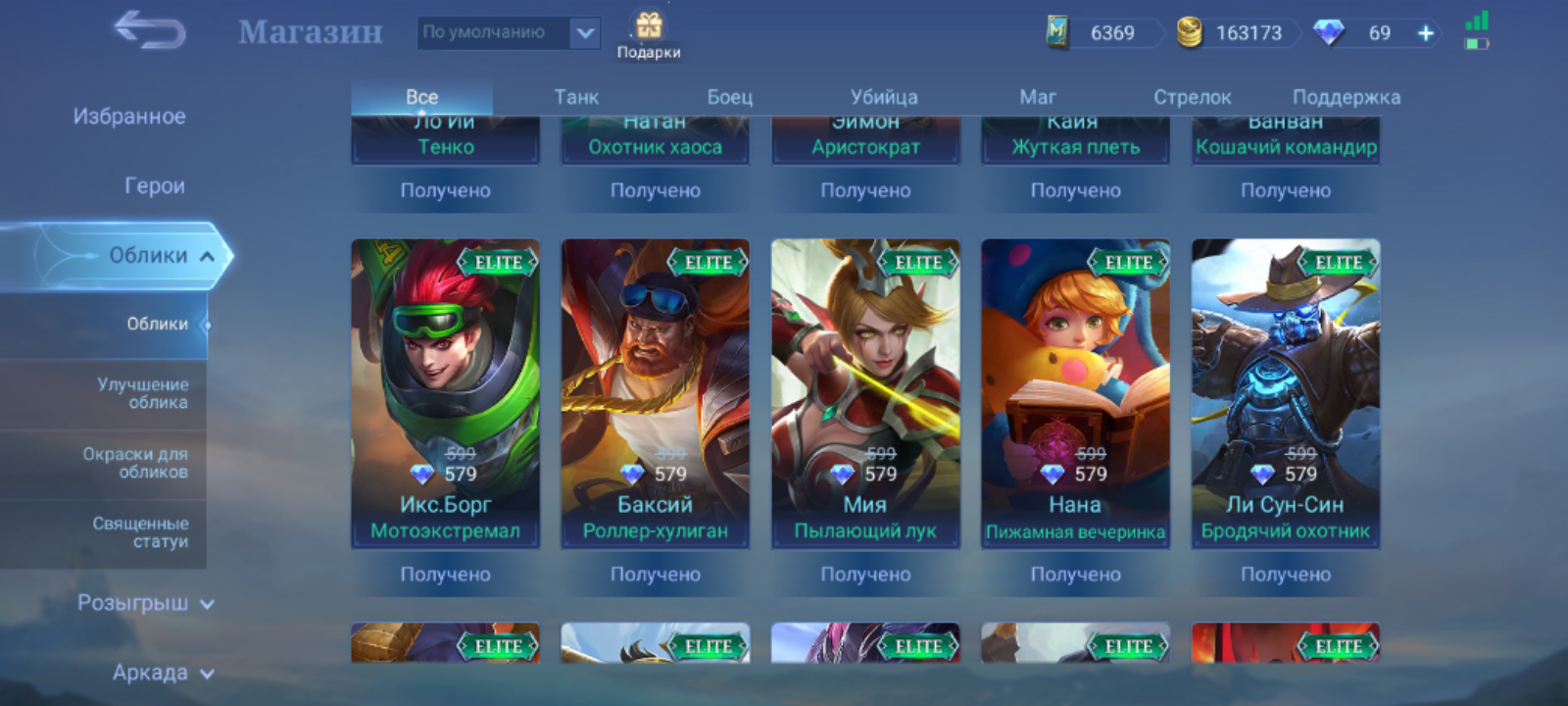The height and width of the screenshot is (706, 1568).
Task: Open the По умолчанию sorting dropdown
Action: pos(509,32)
